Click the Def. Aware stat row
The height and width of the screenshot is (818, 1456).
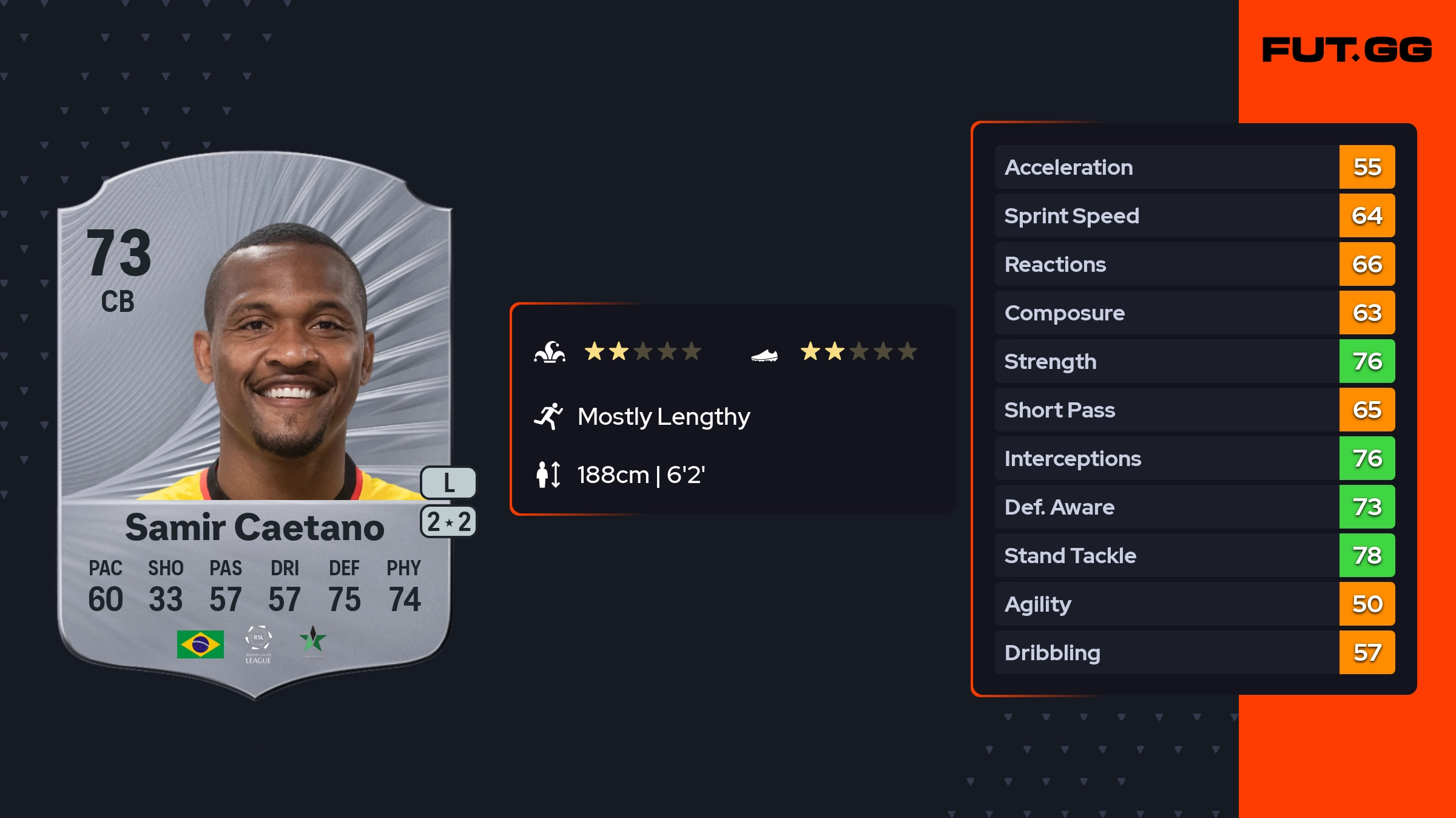(x=1194, y=507)
